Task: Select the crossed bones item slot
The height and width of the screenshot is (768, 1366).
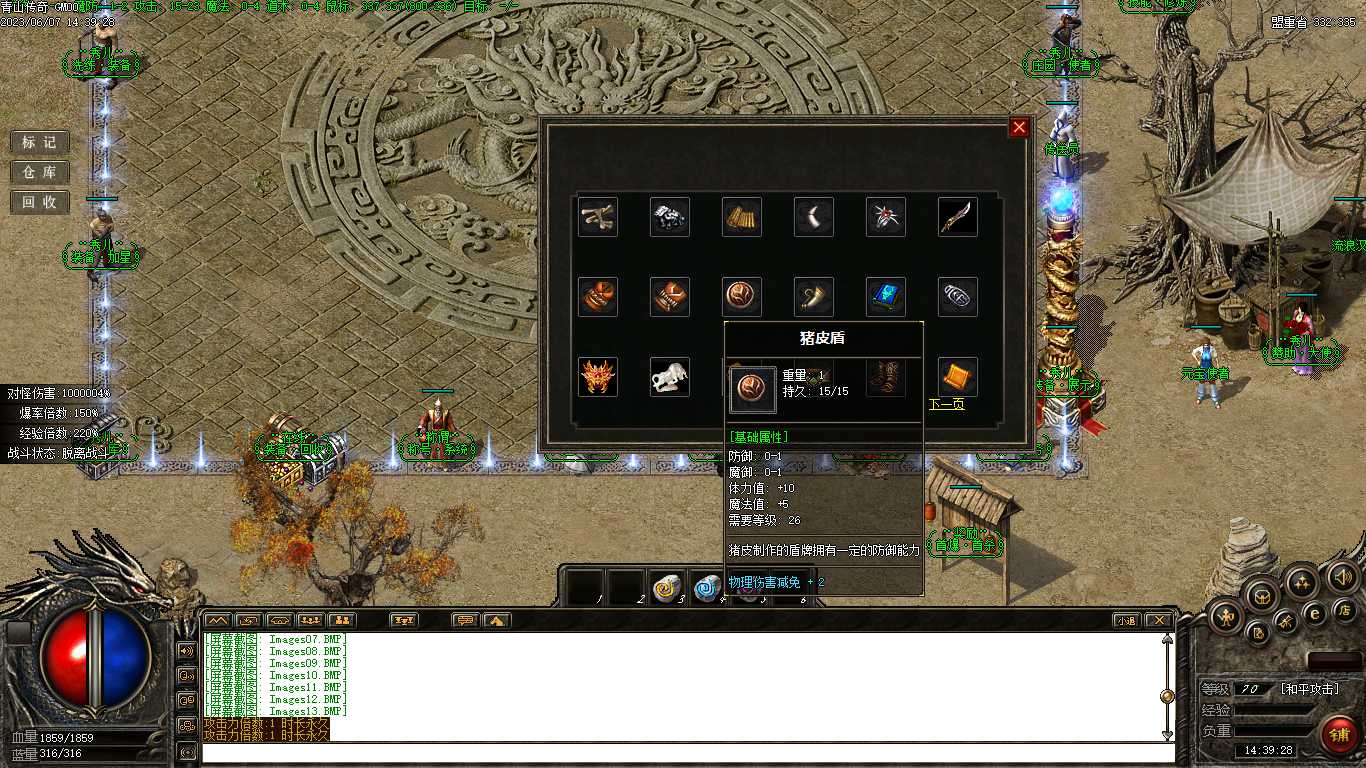Action: pos(598,217)
